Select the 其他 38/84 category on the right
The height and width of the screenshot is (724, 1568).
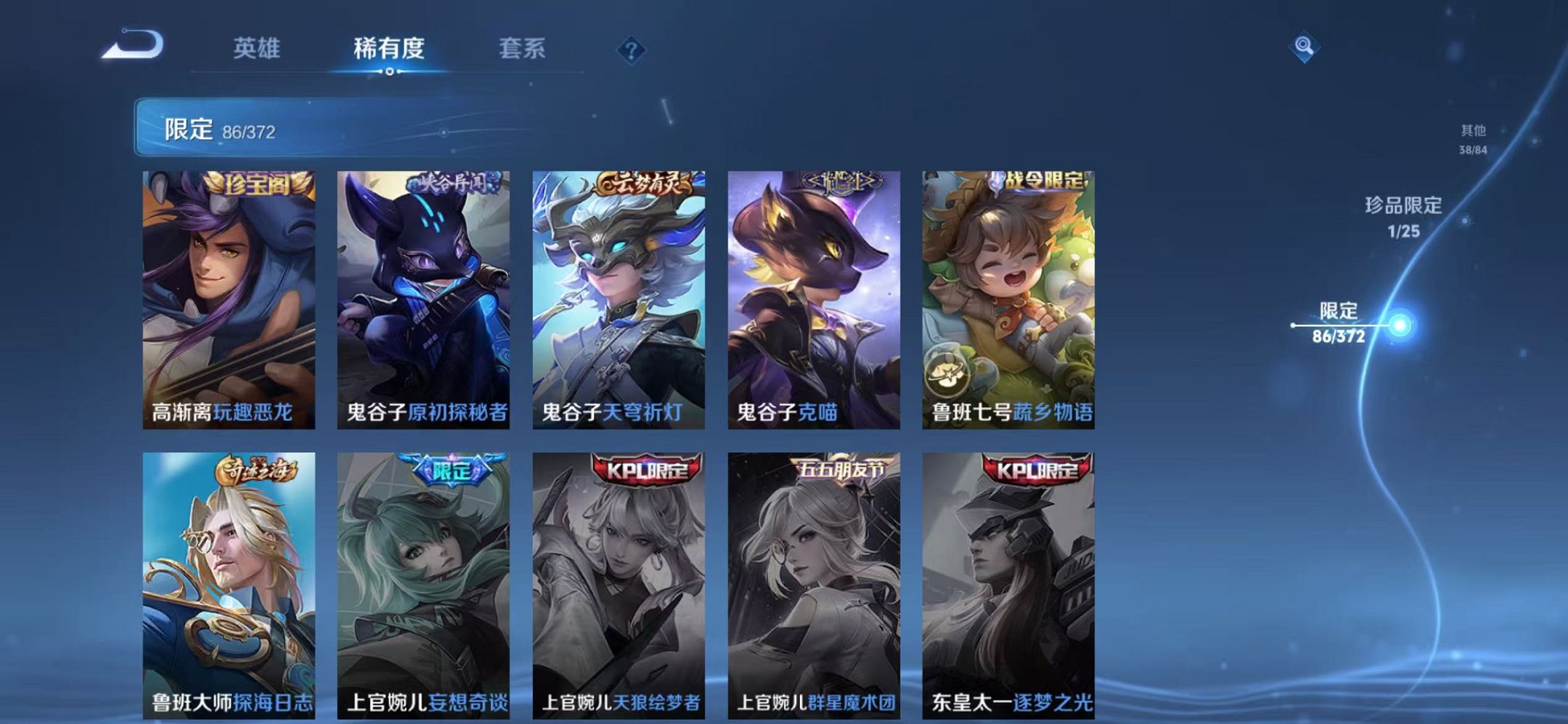(1473, 138)
